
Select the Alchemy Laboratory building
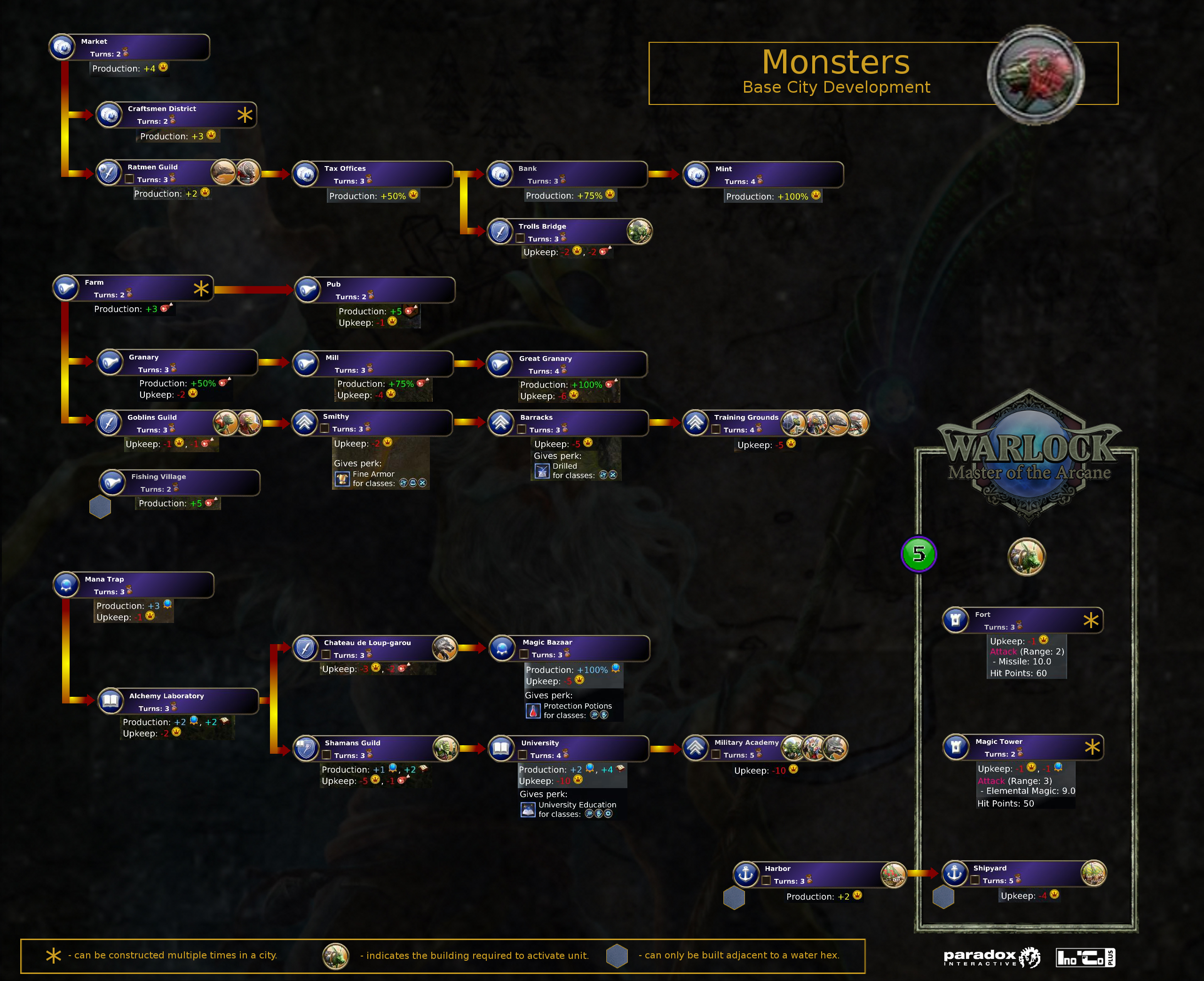pyautogui.click(x=178, y=701)
